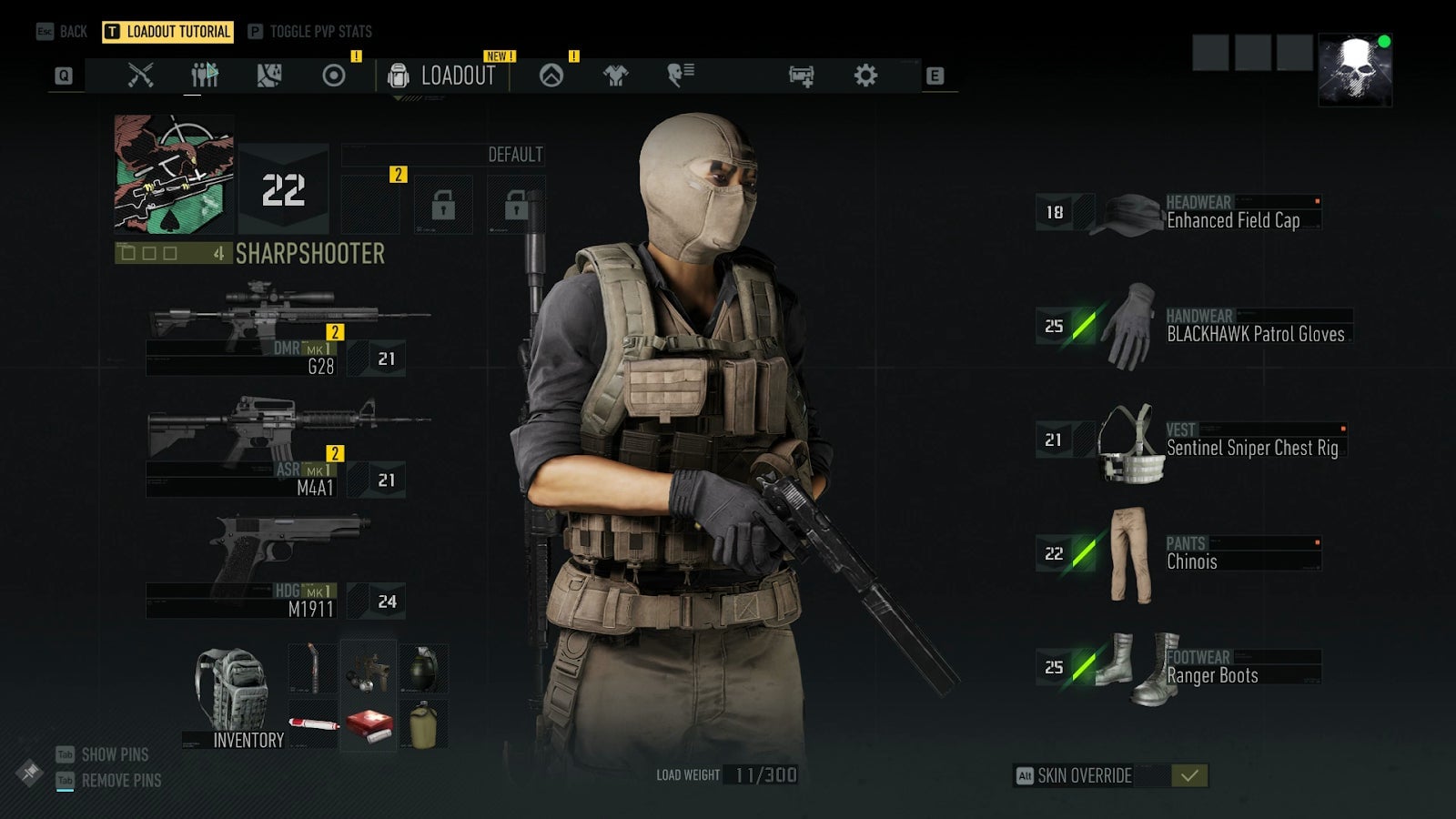Open the settings gear tab
Image resolution: width=1456 pixels, height=819 pixels.
(865, 76)
